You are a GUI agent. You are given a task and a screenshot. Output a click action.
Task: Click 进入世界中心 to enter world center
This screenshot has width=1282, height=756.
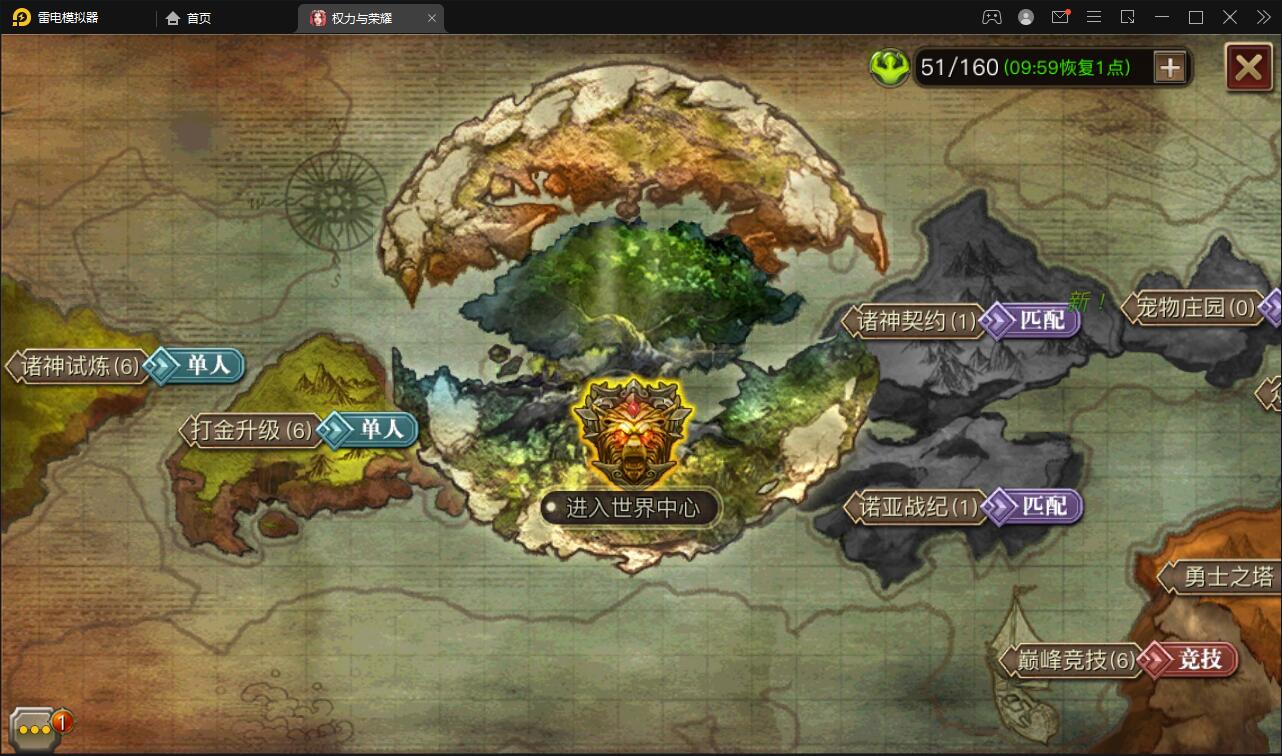pos(630,507)
